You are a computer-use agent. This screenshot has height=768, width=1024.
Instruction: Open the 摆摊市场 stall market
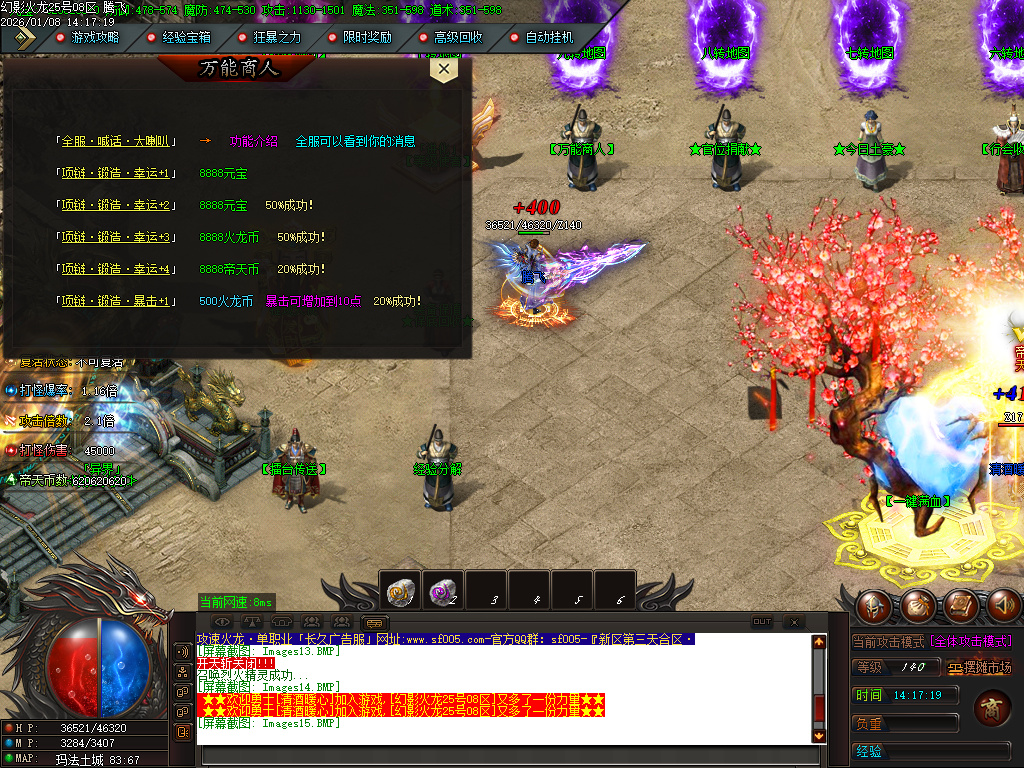click(980, 668)
